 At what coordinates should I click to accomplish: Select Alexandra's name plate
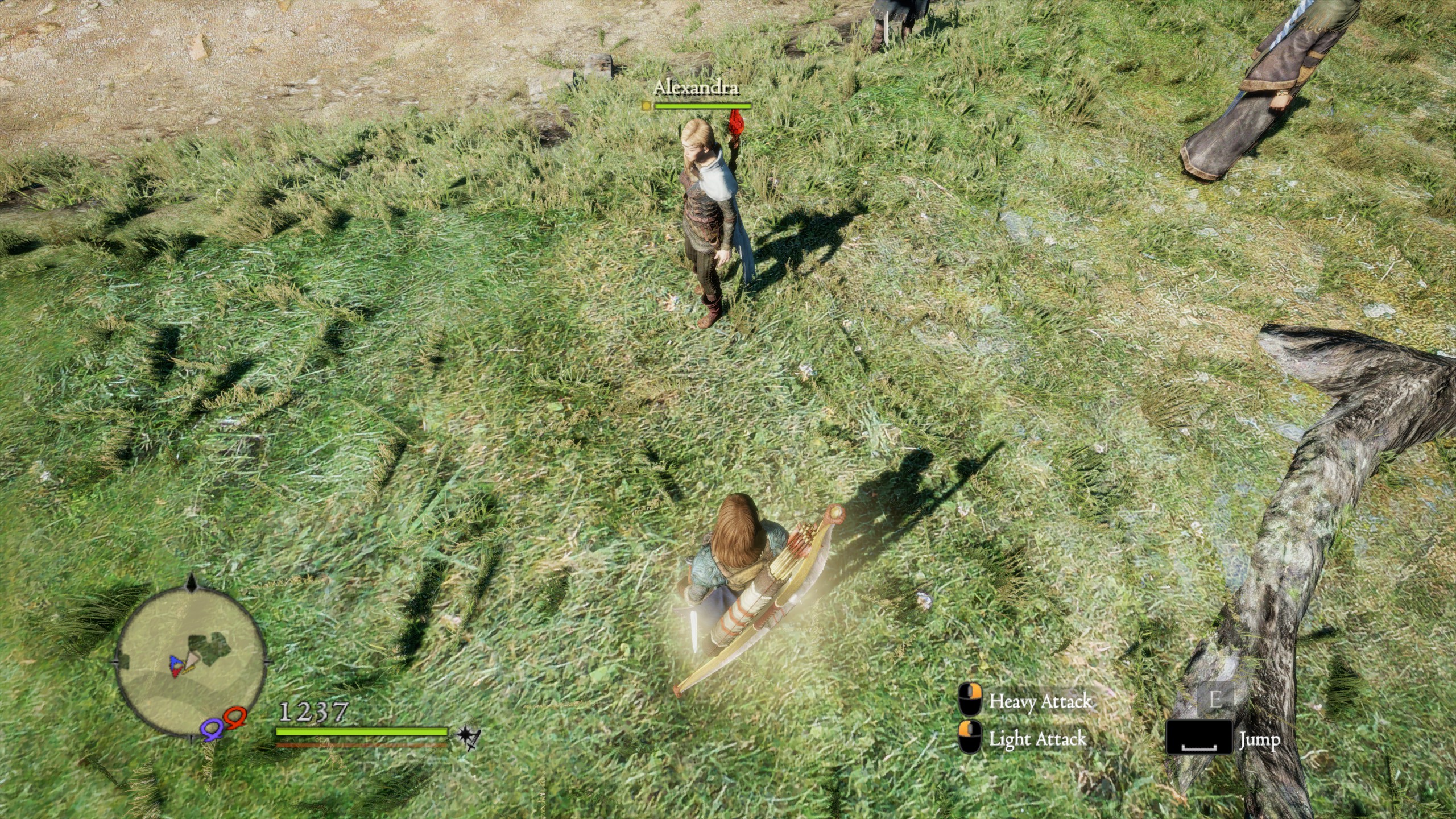tap(696, 88)
